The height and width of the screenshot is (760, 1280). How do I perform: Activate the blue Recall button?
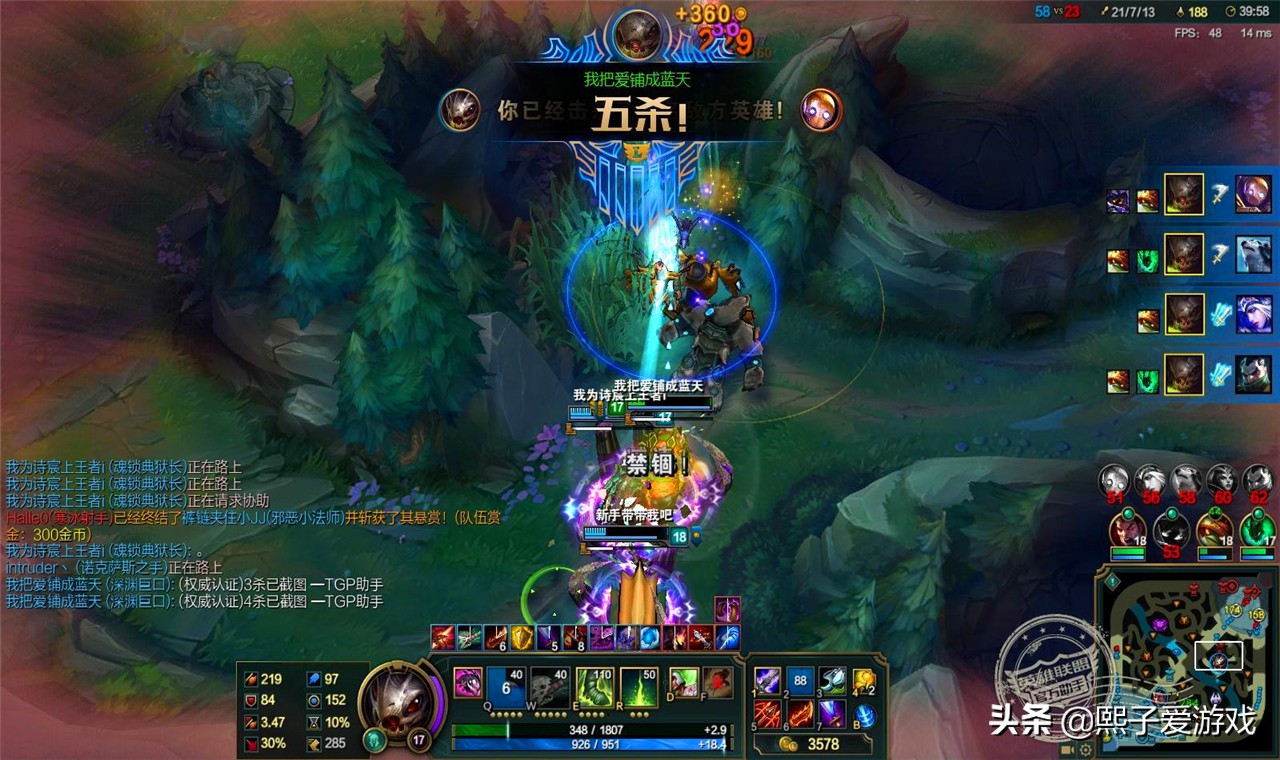tap(865, 715)
